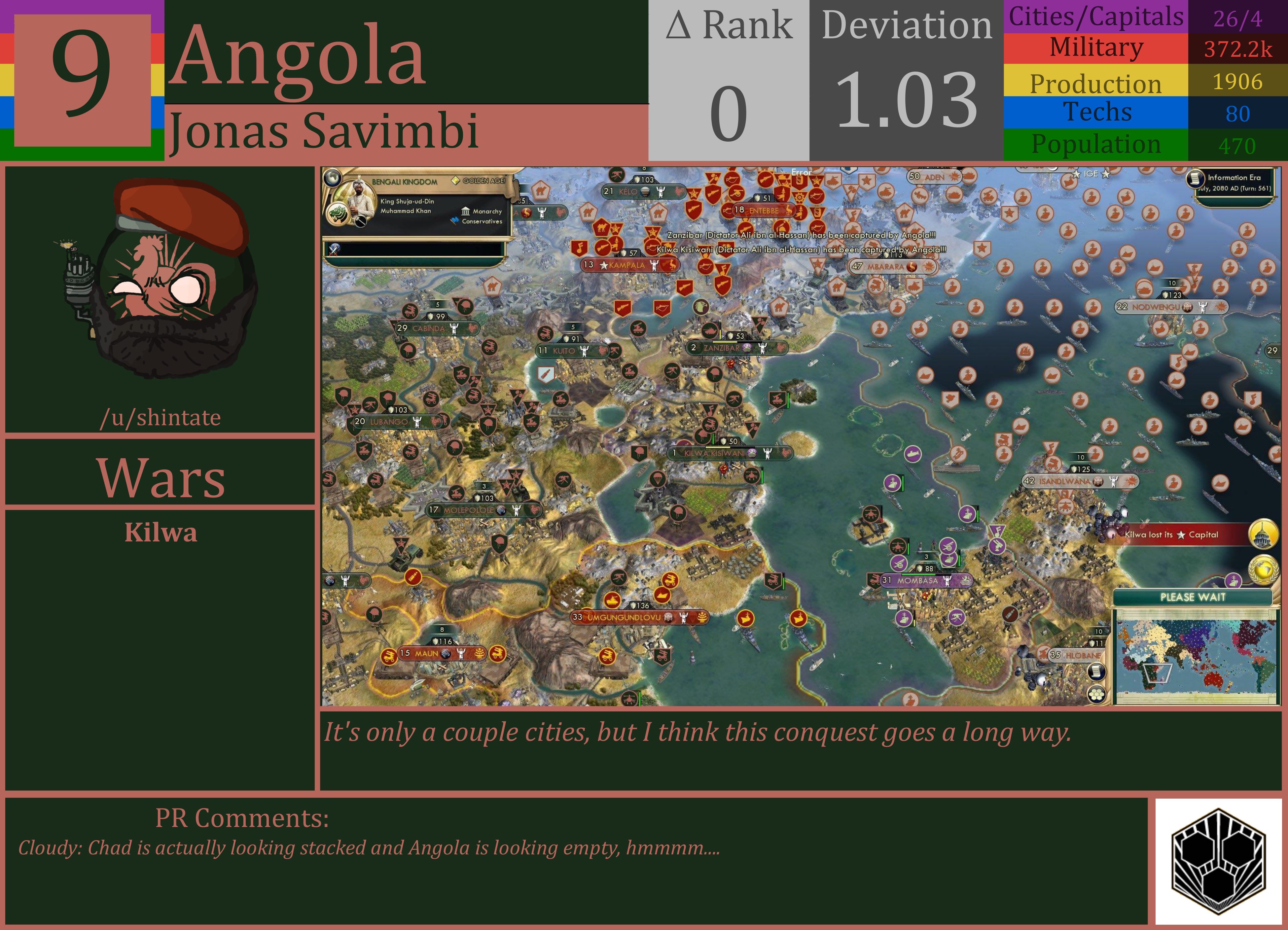Toggle the white settler flag at Kilwa Kisiwani

click(769, 454)
